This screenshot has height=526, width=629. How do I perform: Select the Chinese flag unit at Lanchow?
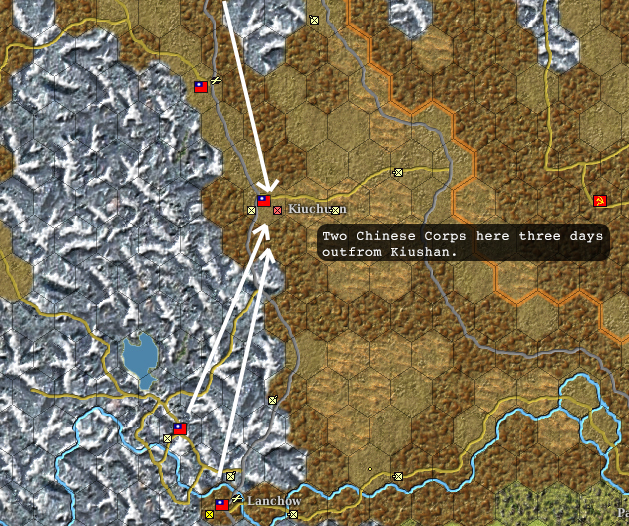click(222, 504)
